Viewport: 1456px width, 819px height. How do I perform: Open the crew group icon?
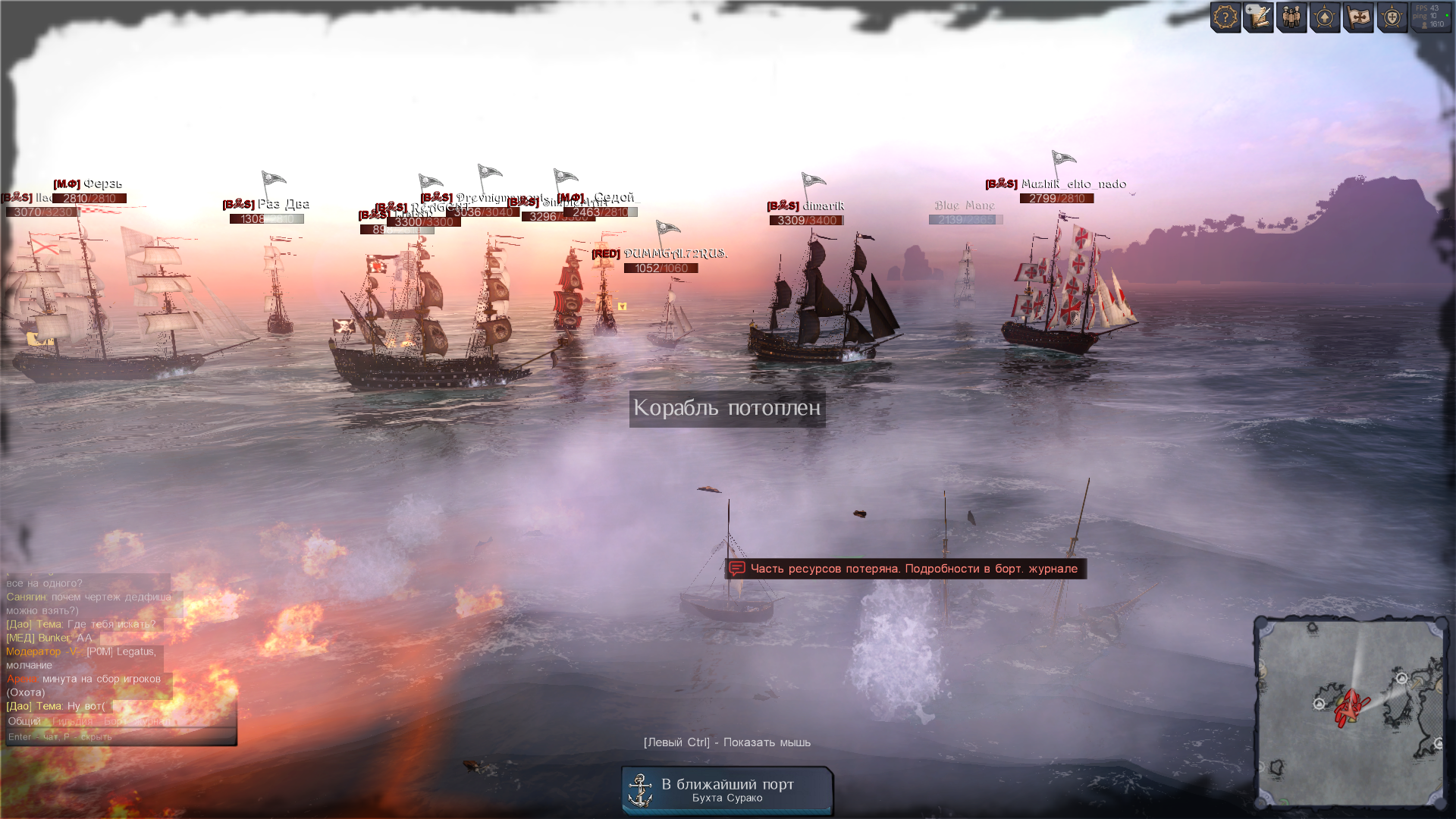coord(1291,17)
